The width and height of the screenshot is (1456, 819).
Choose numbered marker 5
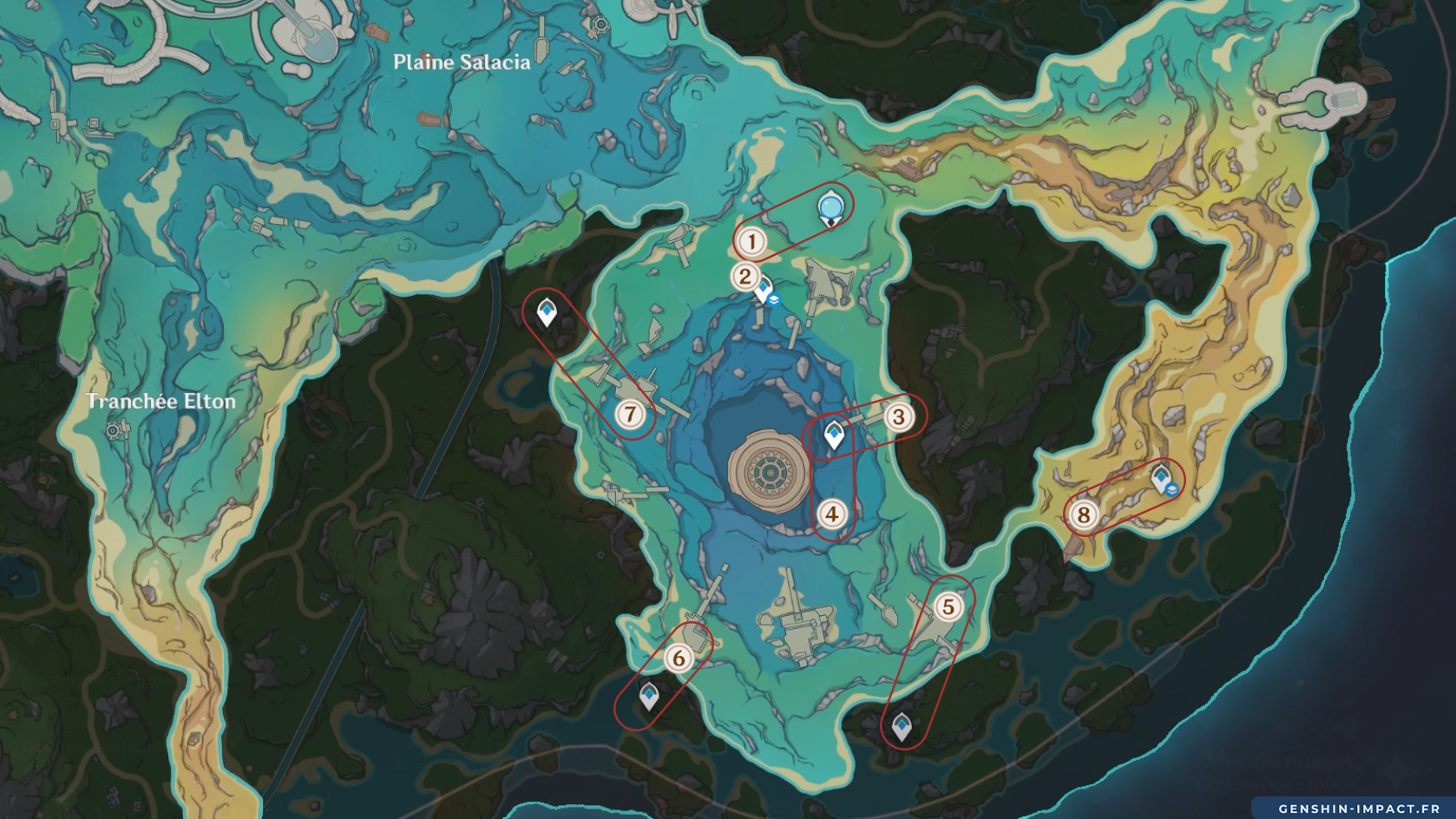coord(948,607)
